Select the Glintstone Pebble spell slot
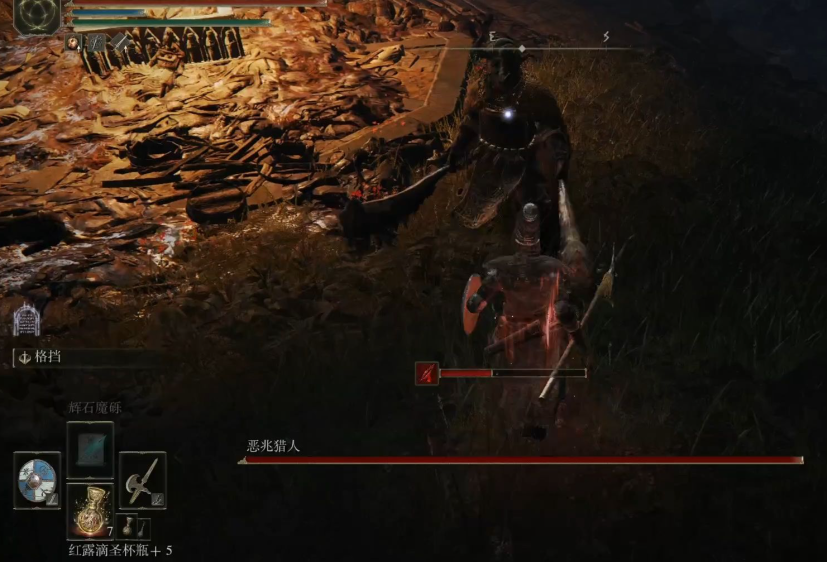827x562 pixels. (x=90, y=445)
